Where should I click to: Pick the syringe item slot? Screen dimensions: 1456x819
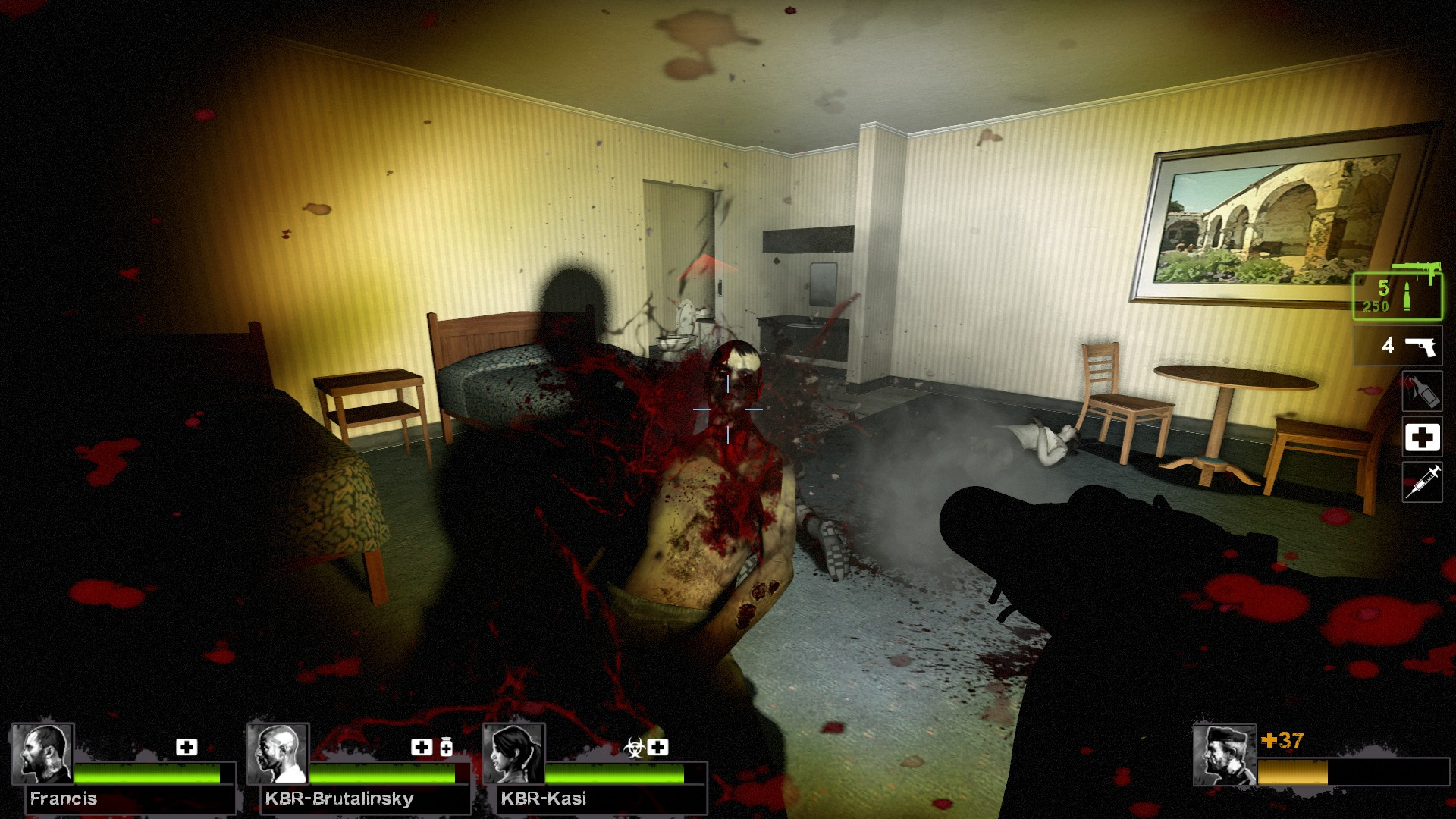click(x=1422, y=482)
